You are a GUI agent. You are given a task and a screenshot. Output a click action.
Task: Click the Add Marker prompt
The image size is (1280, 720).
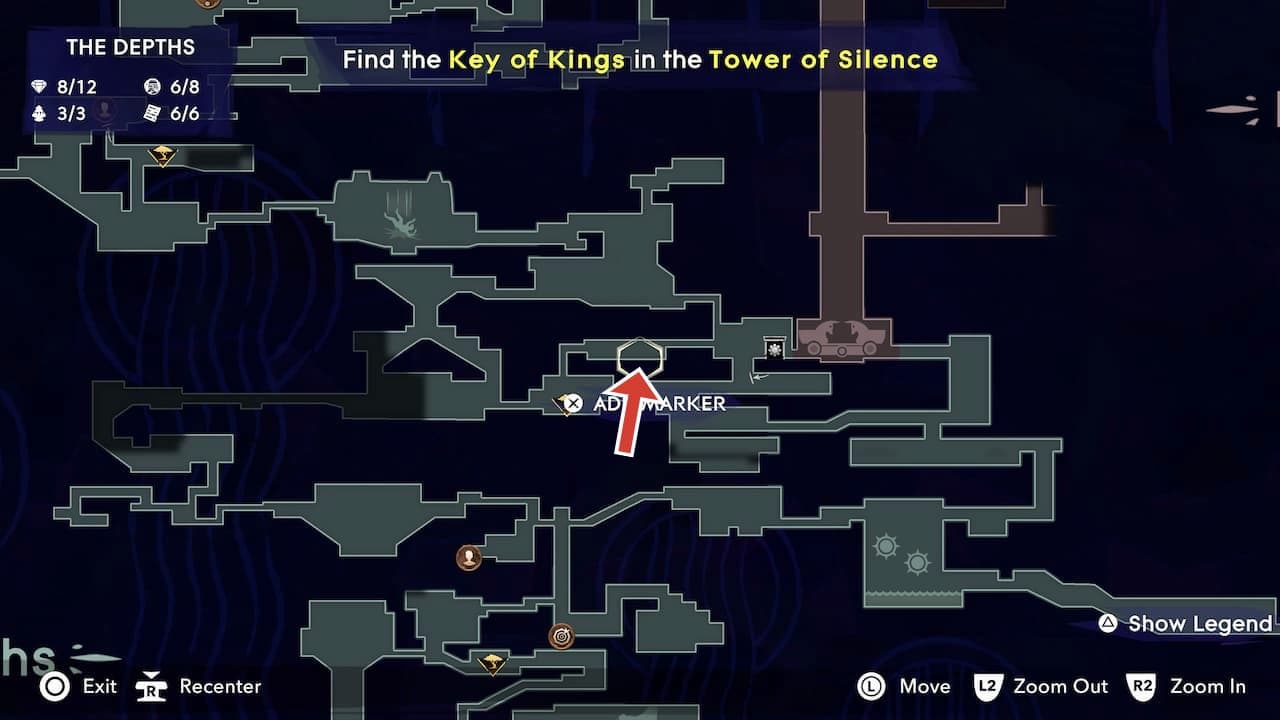tap(660, 404)
